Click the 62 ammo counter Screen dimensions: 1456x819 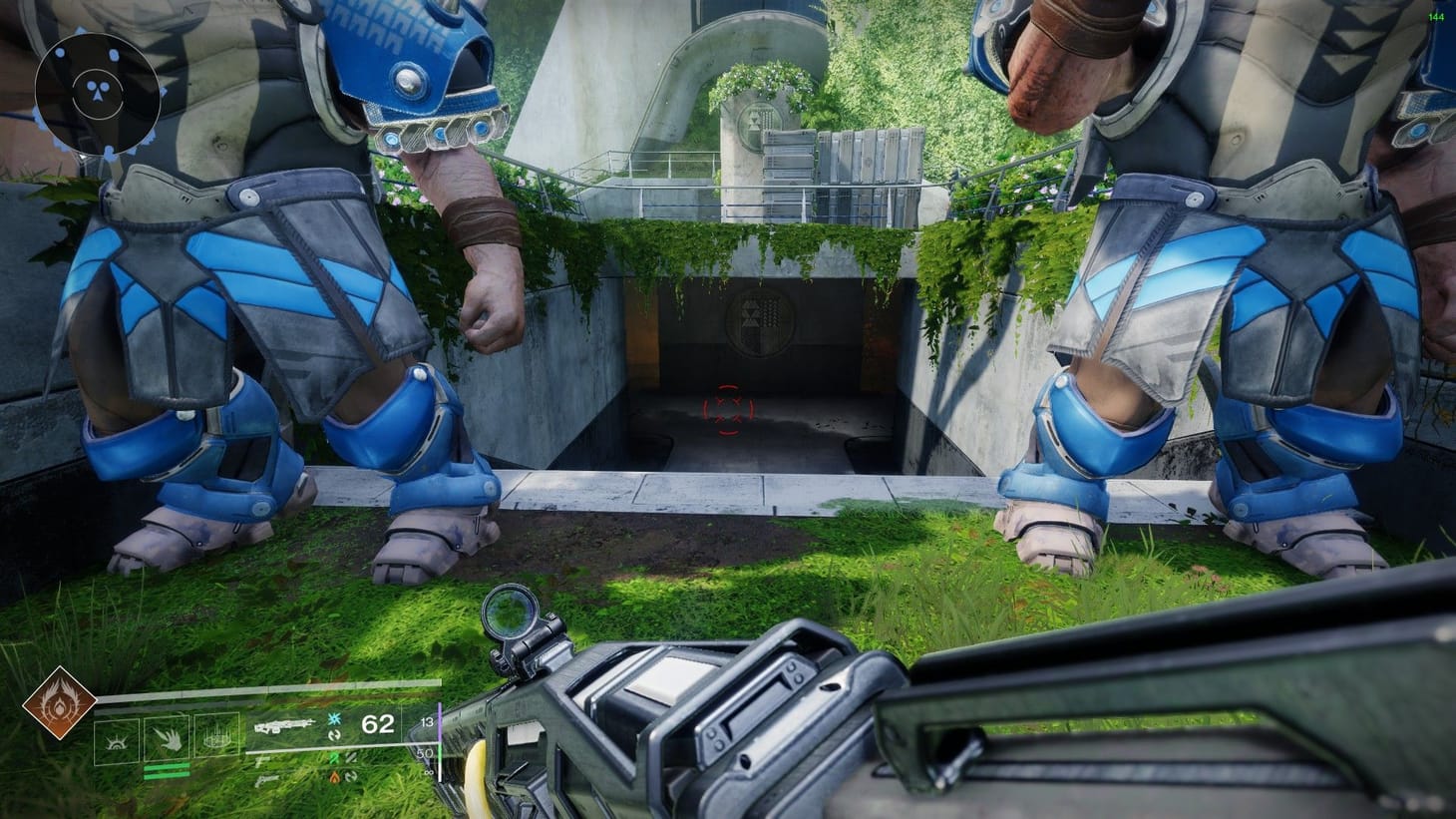377,724
